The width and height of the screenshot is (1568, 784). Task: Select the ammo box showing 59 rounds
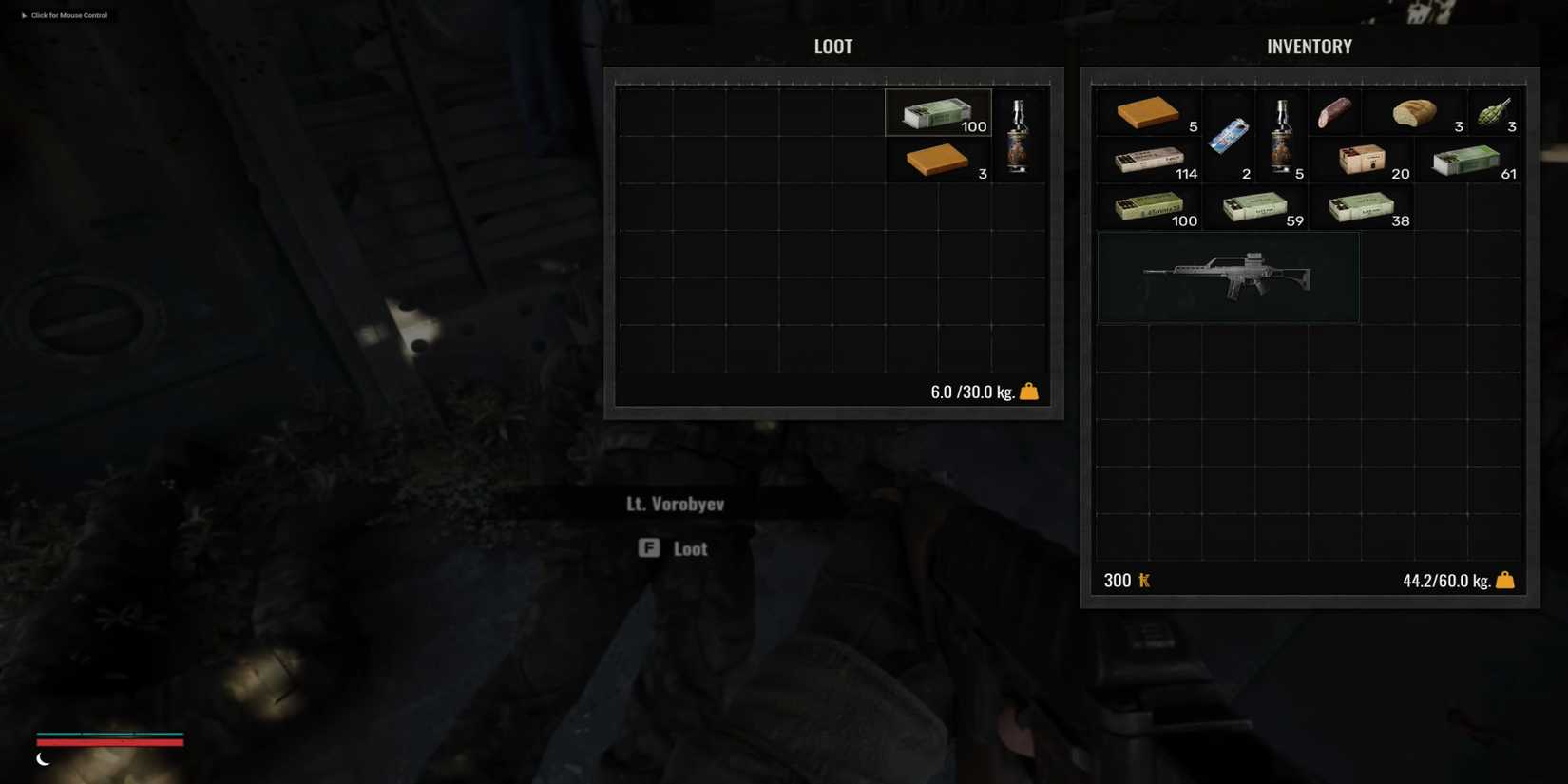tap(1256, 206)
